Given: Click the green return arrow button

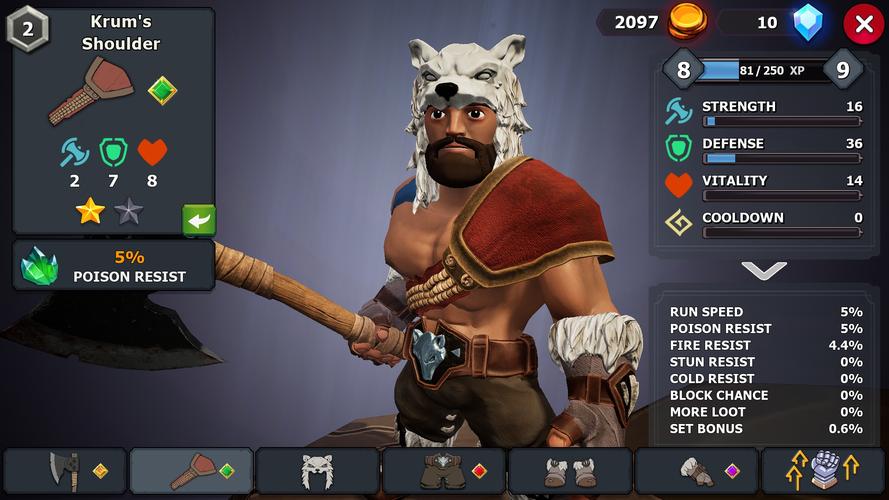Looking at the screenshot, I should click(199, 219).
